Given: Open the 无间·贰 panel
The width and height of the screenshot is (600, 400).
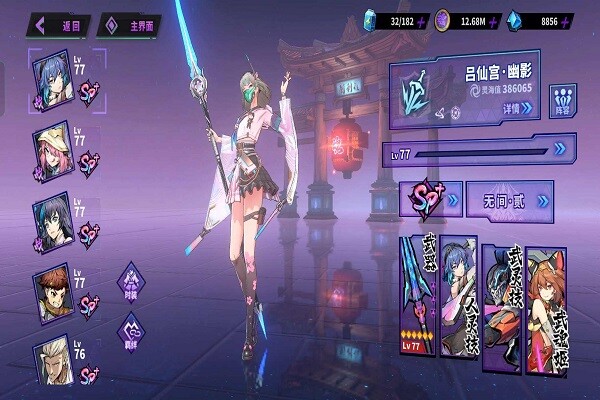Looking at the screenshot, I should 510,200.
